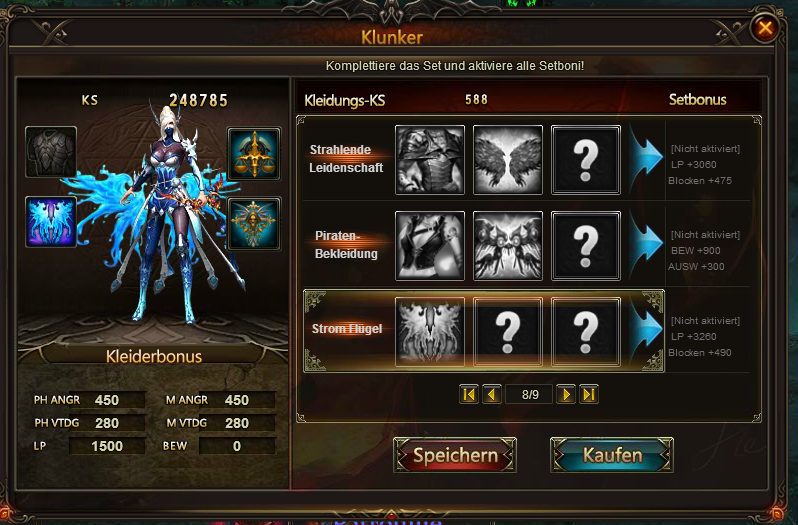Close the Klunker window
The height and width of the screenshot is (525, 798).
click(x=765, y=28)
